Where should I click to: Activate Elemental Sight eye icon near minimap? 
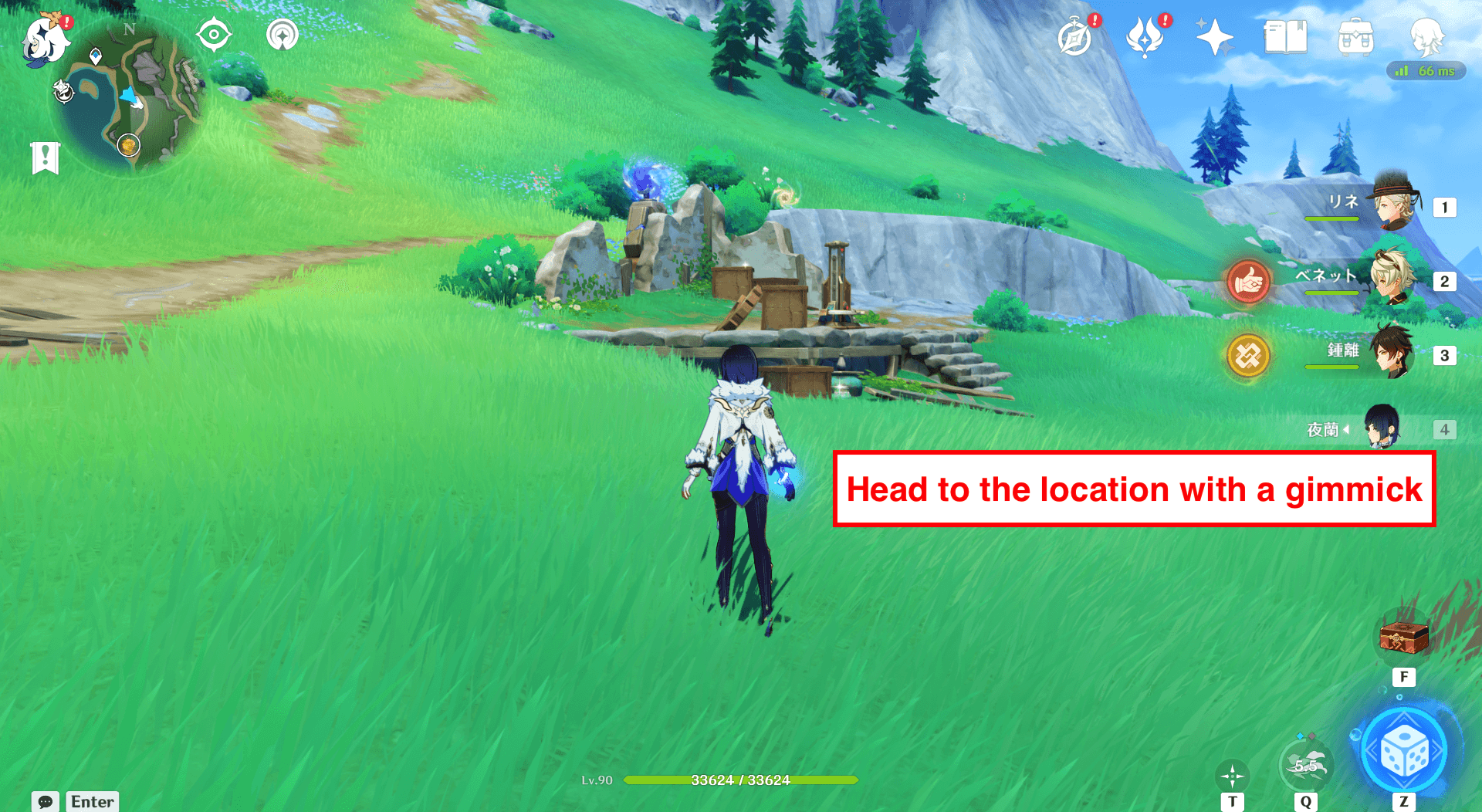213,33
